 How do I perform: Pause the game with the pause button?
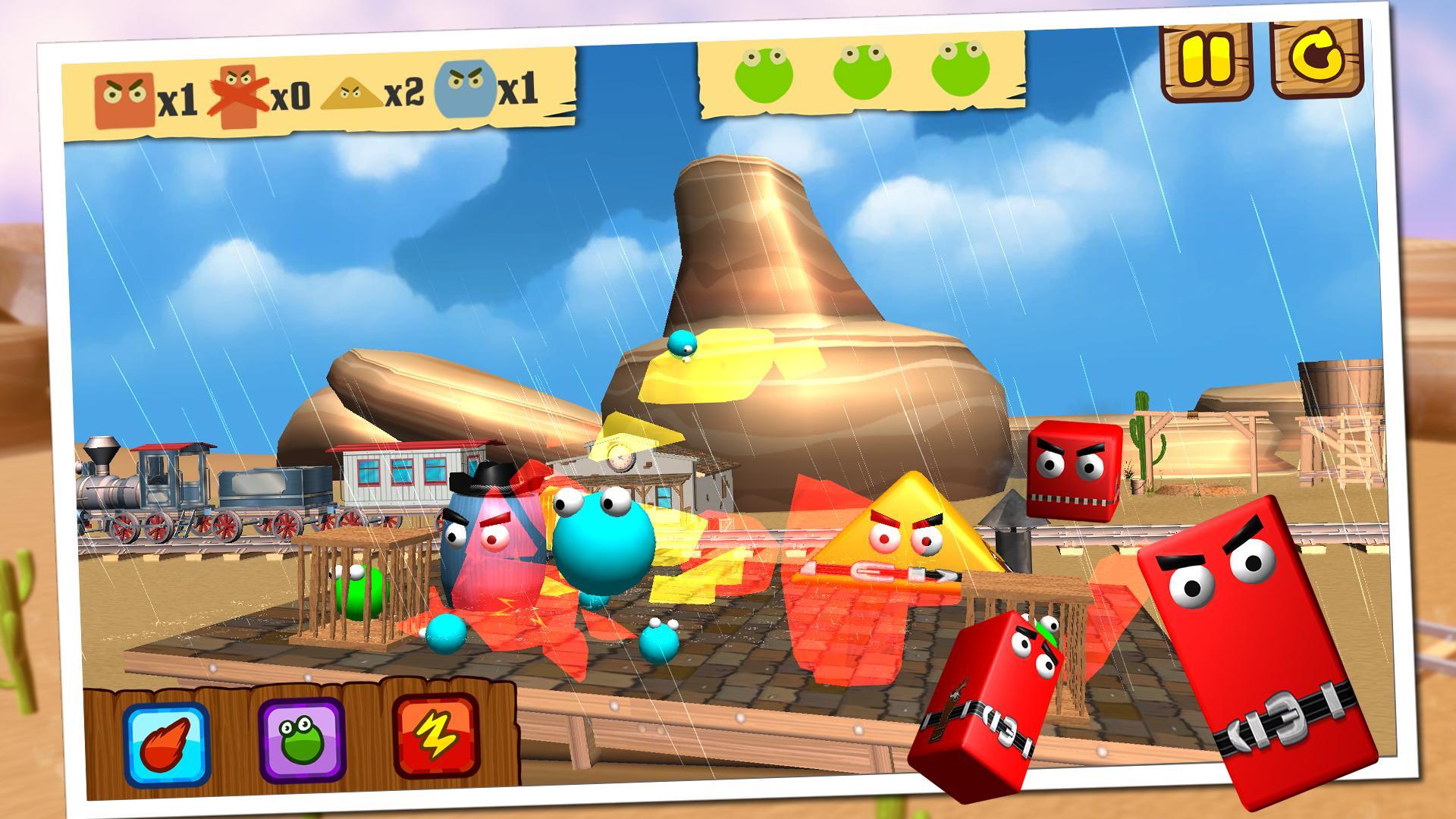pyautogui.click(x=1207, y=61)
